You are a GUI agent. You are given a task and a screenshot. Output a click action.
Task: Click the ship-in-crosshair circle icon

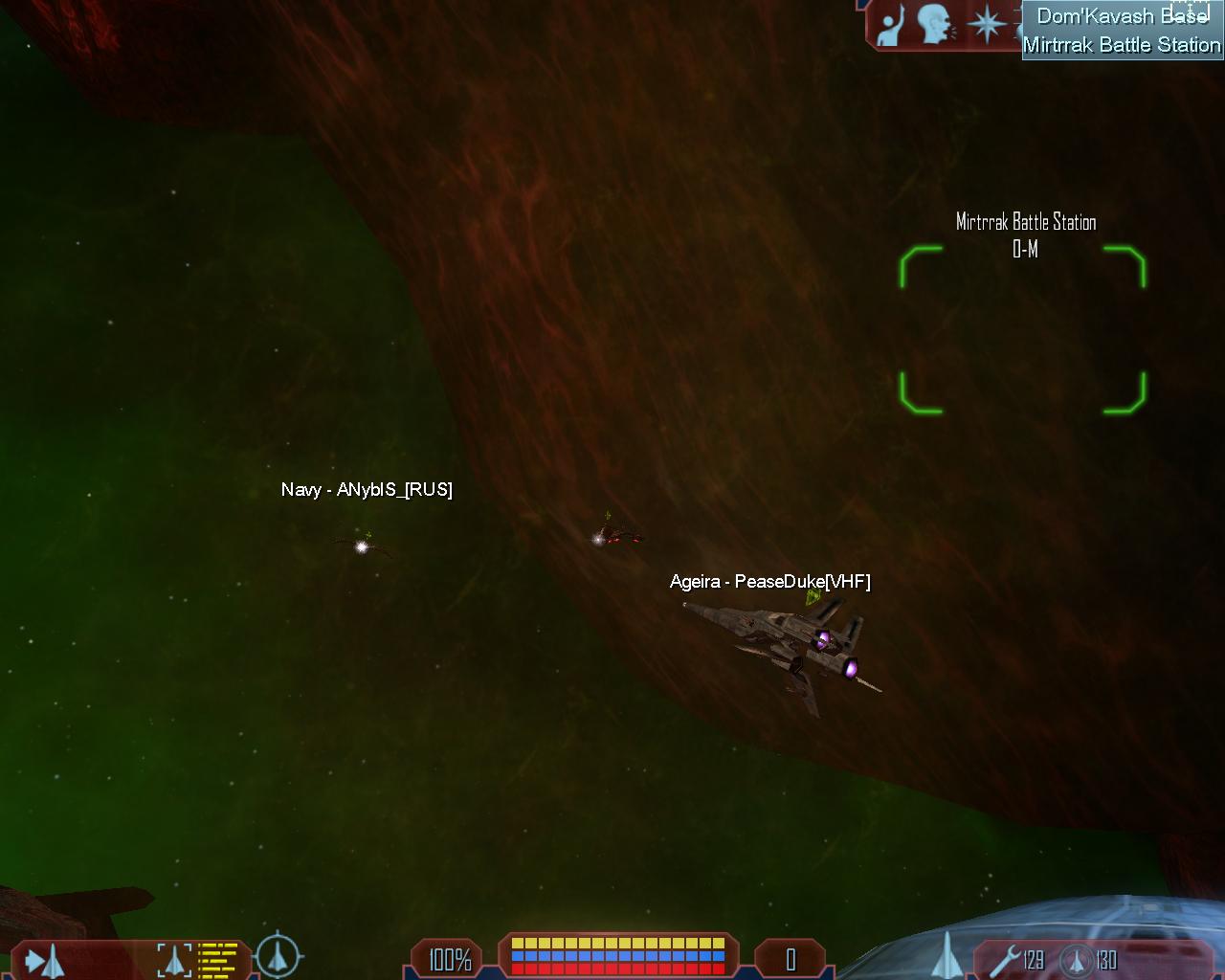pyautogui.click(x=278, y=956)
